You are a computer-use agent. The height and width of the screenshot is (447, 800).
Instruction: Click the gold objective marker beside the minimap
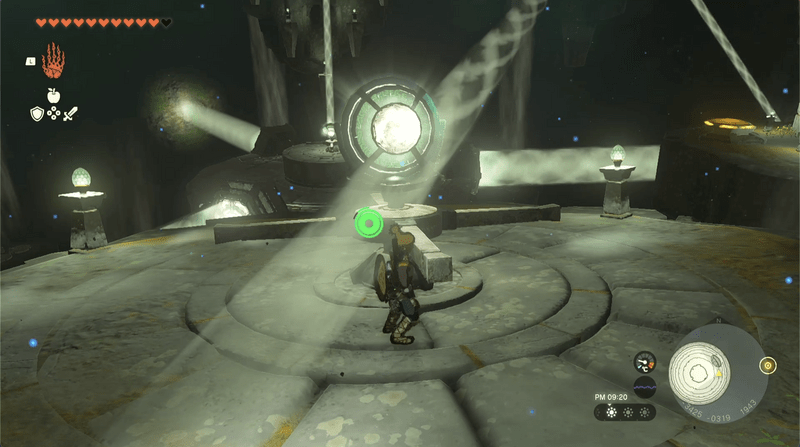point(767,365)
